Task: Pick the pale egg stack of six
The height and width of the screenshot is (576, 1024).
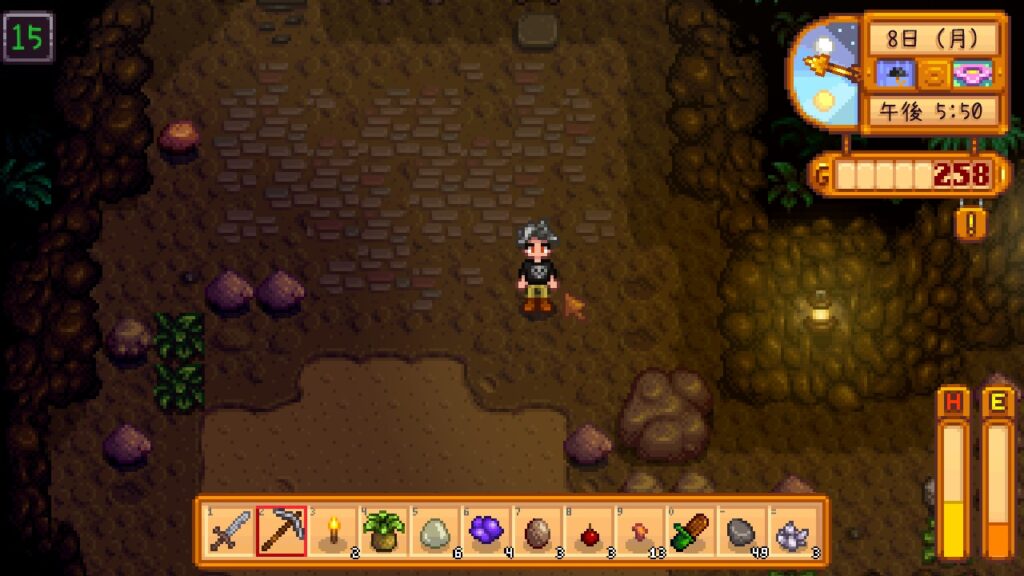Action: click(x=436, y=531)
